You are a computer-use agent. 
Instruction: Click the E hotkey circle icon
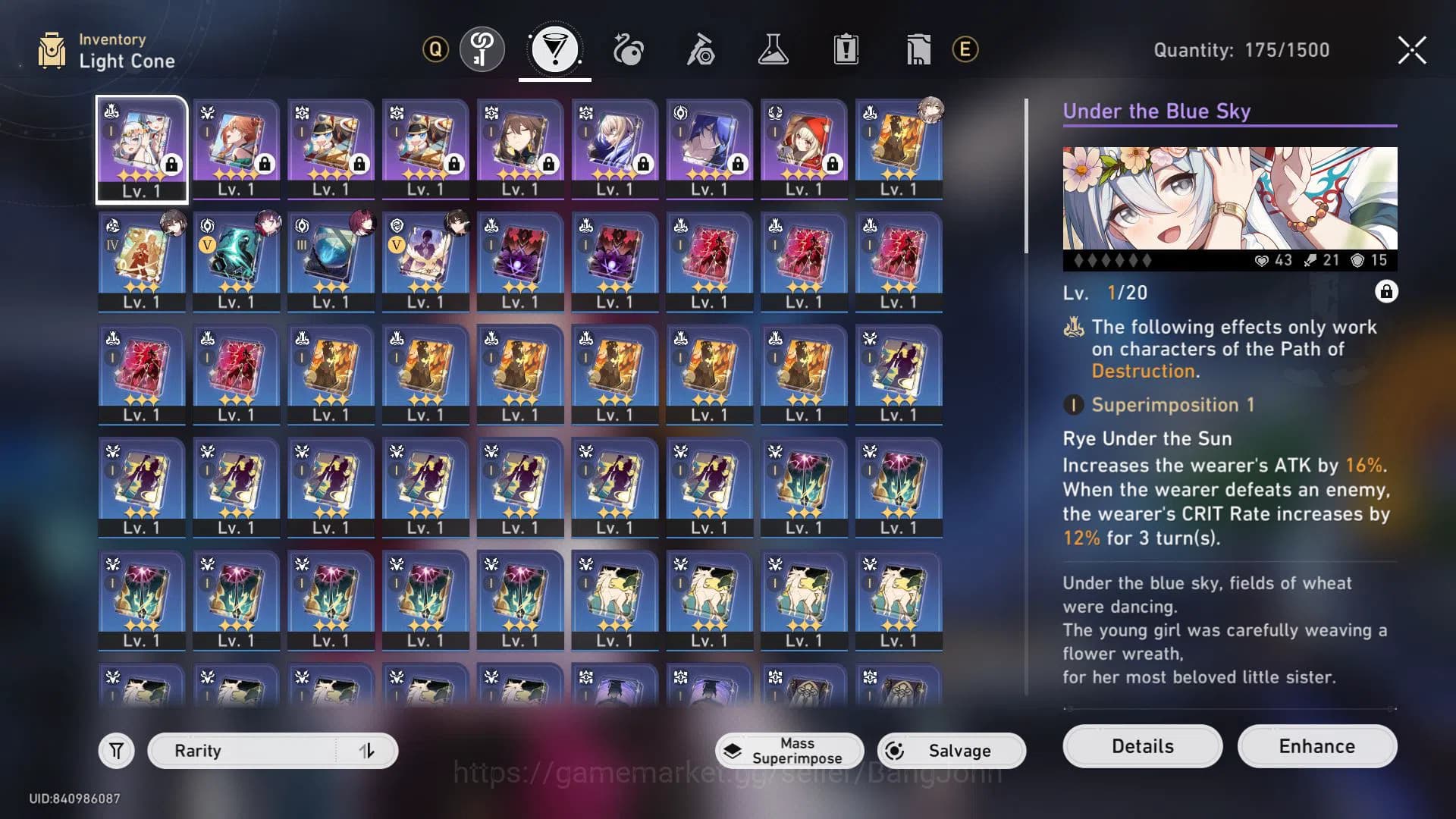click(x=963, y=50)
